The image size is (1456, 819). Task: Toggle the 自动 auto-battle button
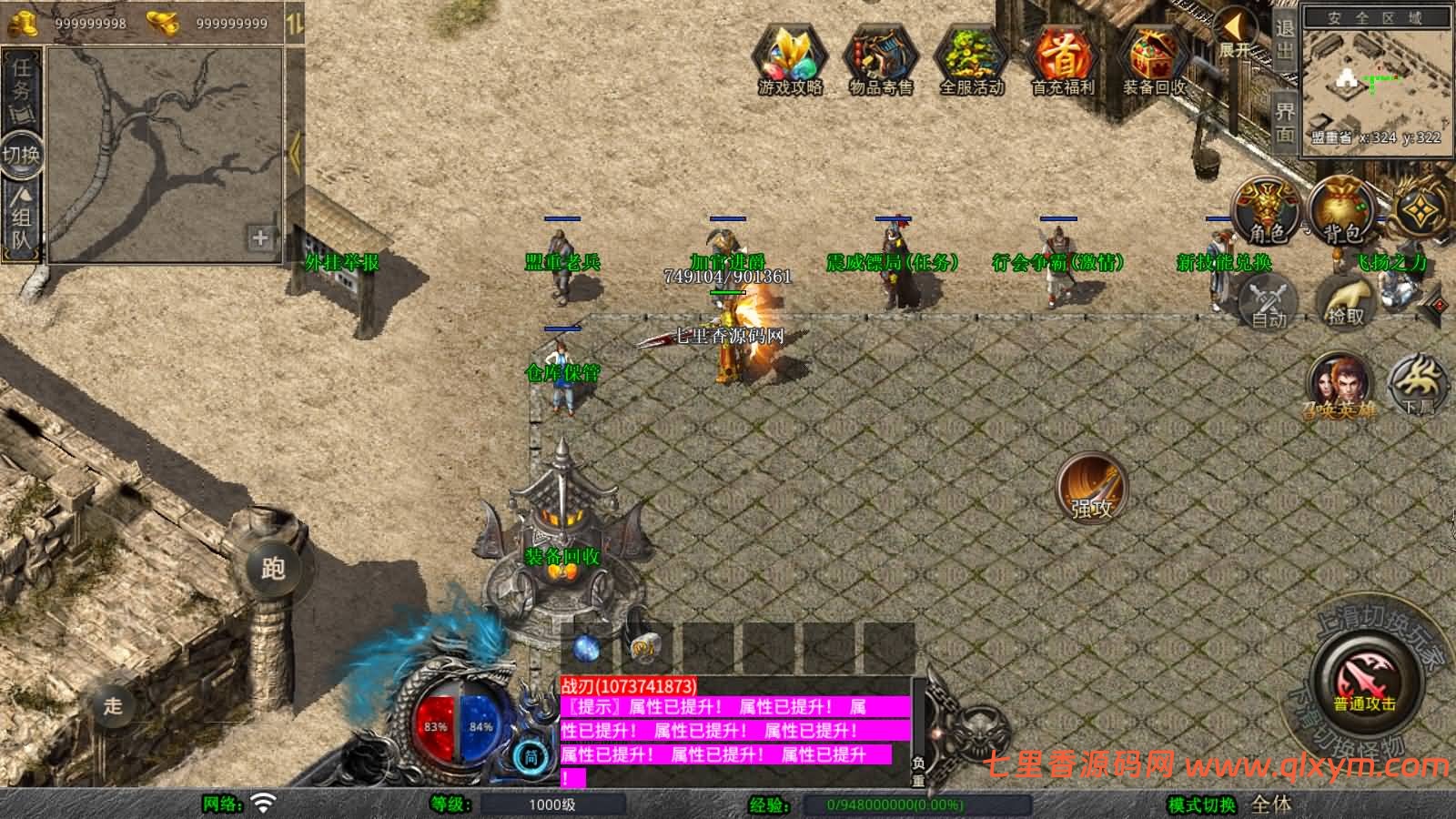[x=1269, y=303]
